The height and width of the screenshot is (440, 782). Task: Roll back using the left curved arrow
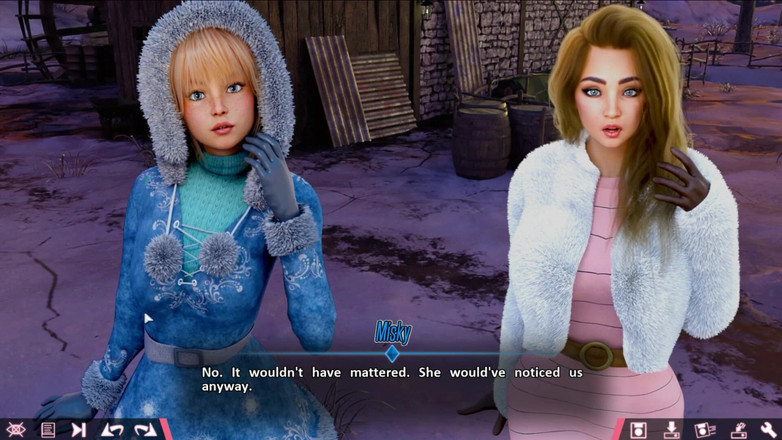pos(112,430)
